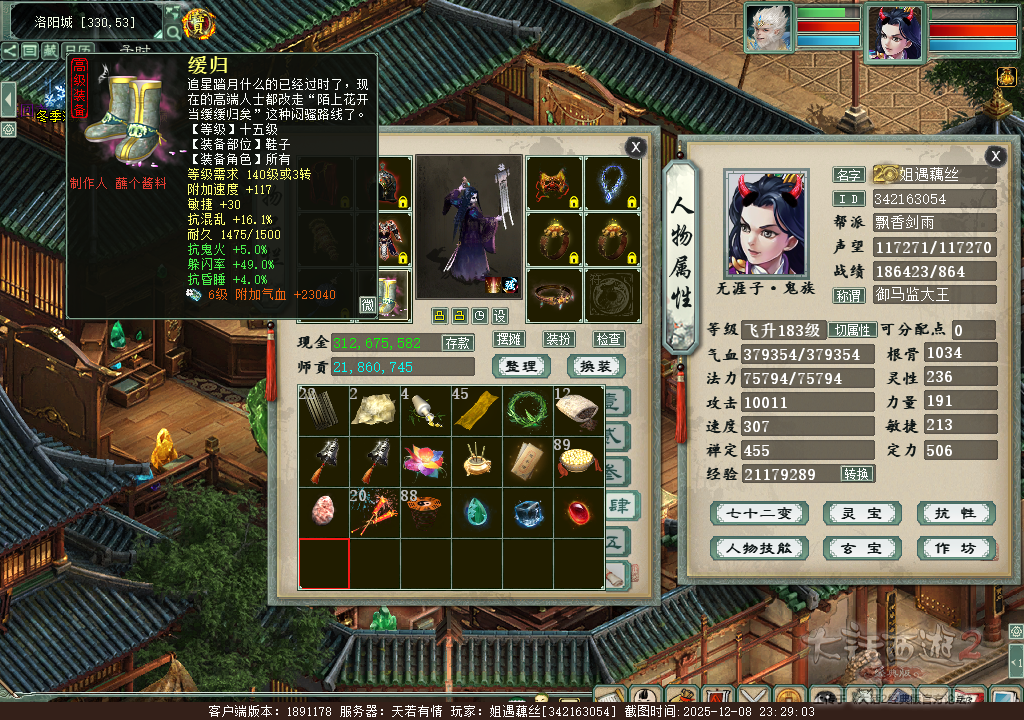Select the blue necklace equipment slot
The image size is (1024, 720).
click(612, 183)
